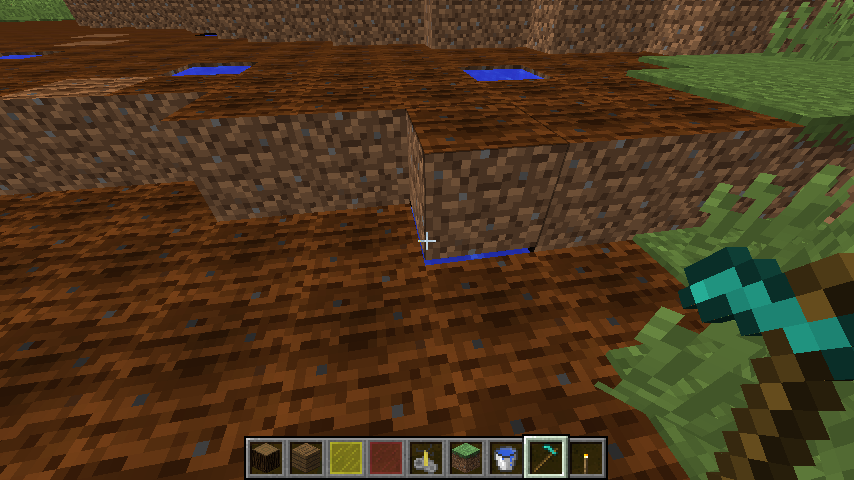Pick the yellow stained glass slot
The height and width of the screenshot is (480, 854).
point(346,458)
